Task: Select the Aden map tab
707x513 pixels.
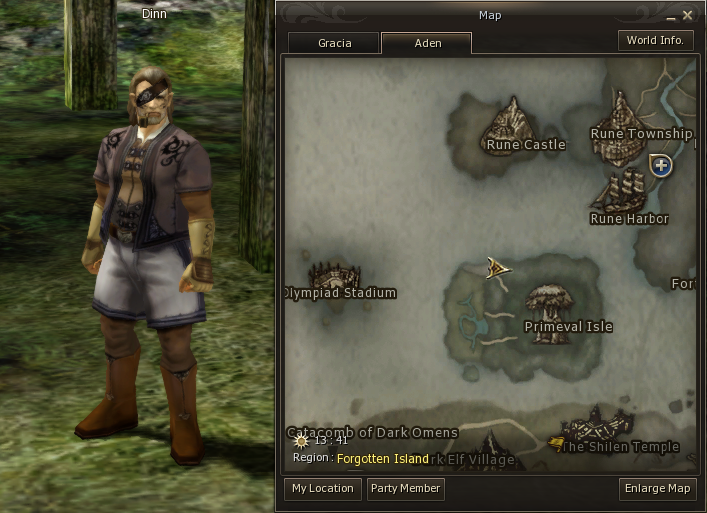Action: [x=427, y=43]
